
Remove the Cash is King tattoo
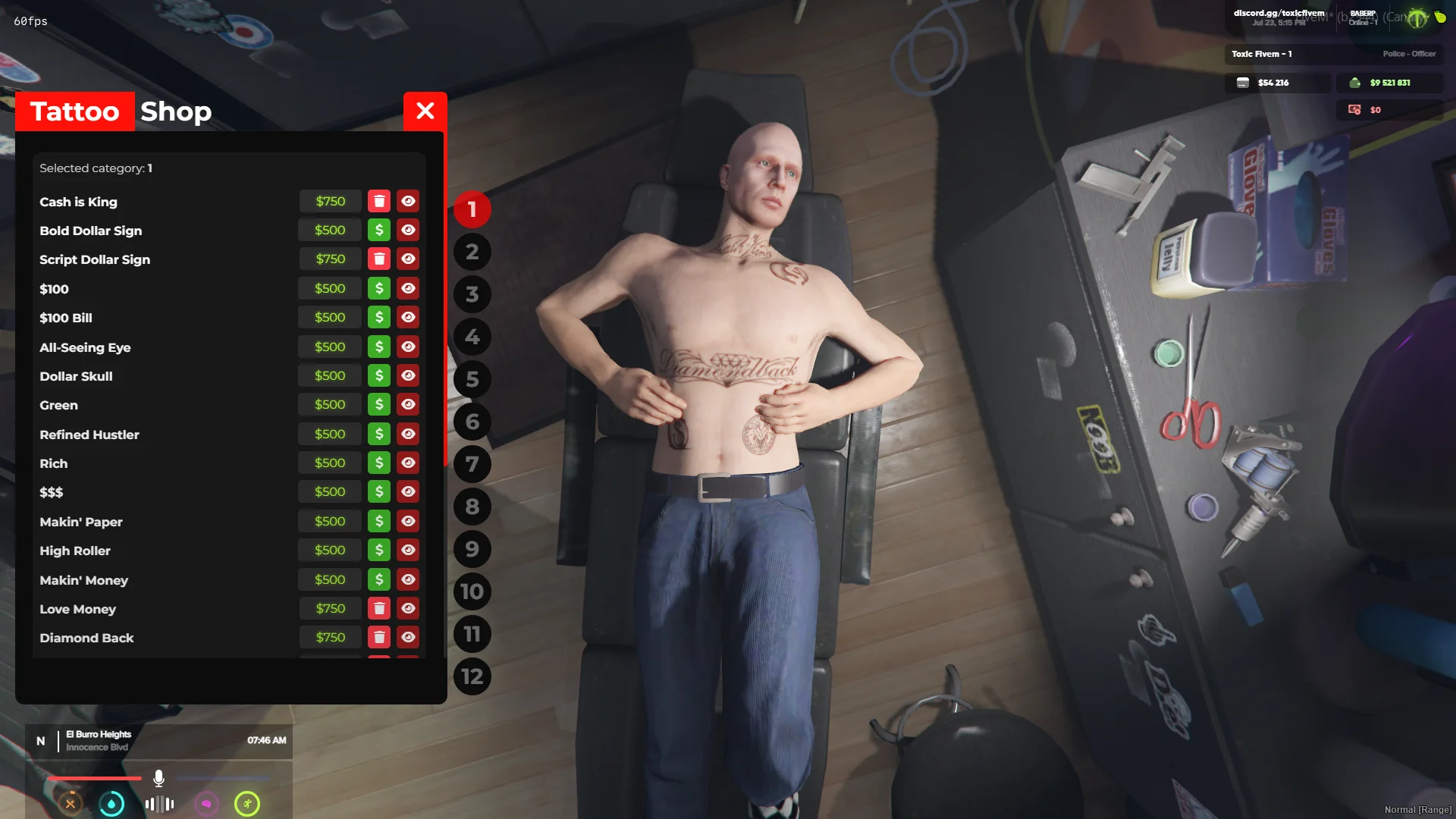click(x=379, y=201)
